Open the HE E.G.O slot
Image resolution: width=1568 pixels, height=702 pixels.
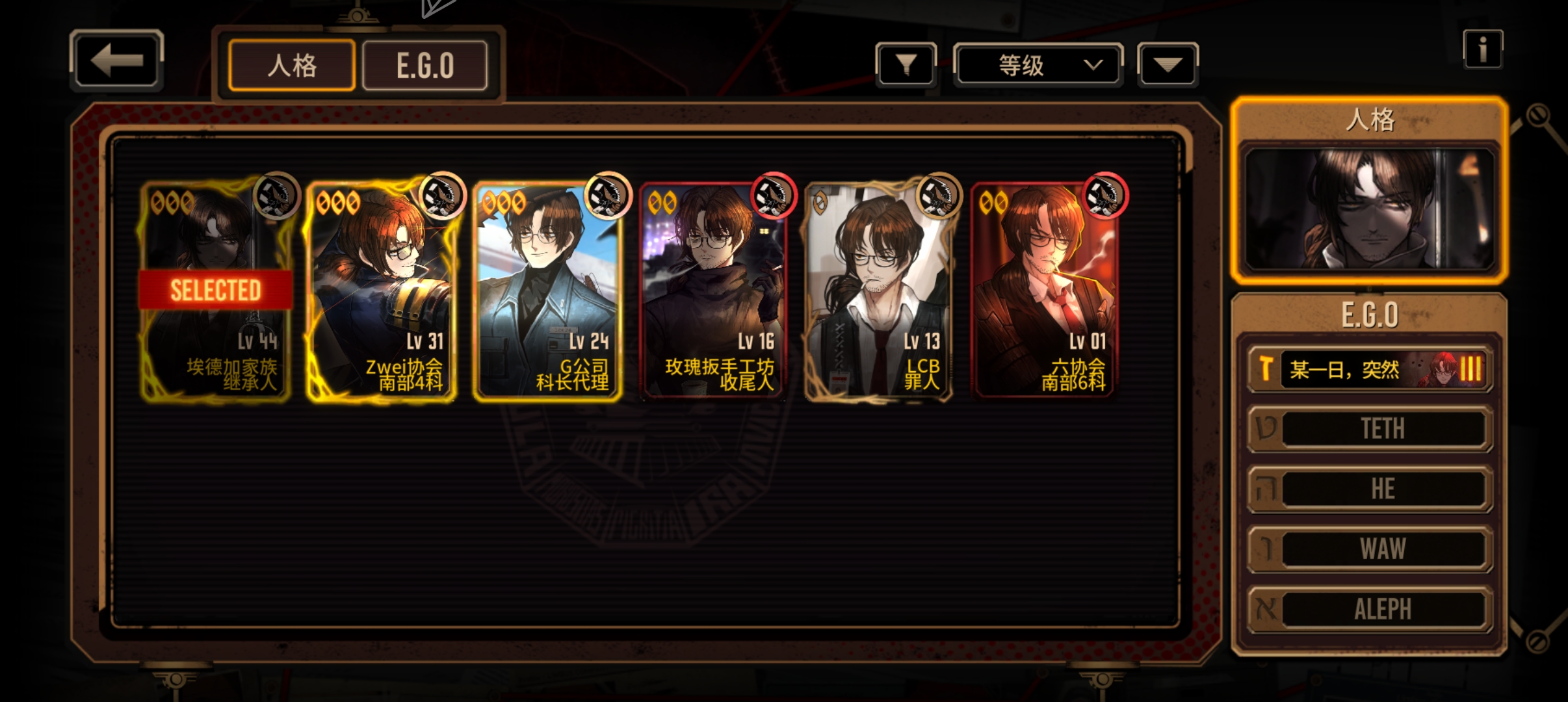pyautogui.click(x=1370, y=489)
